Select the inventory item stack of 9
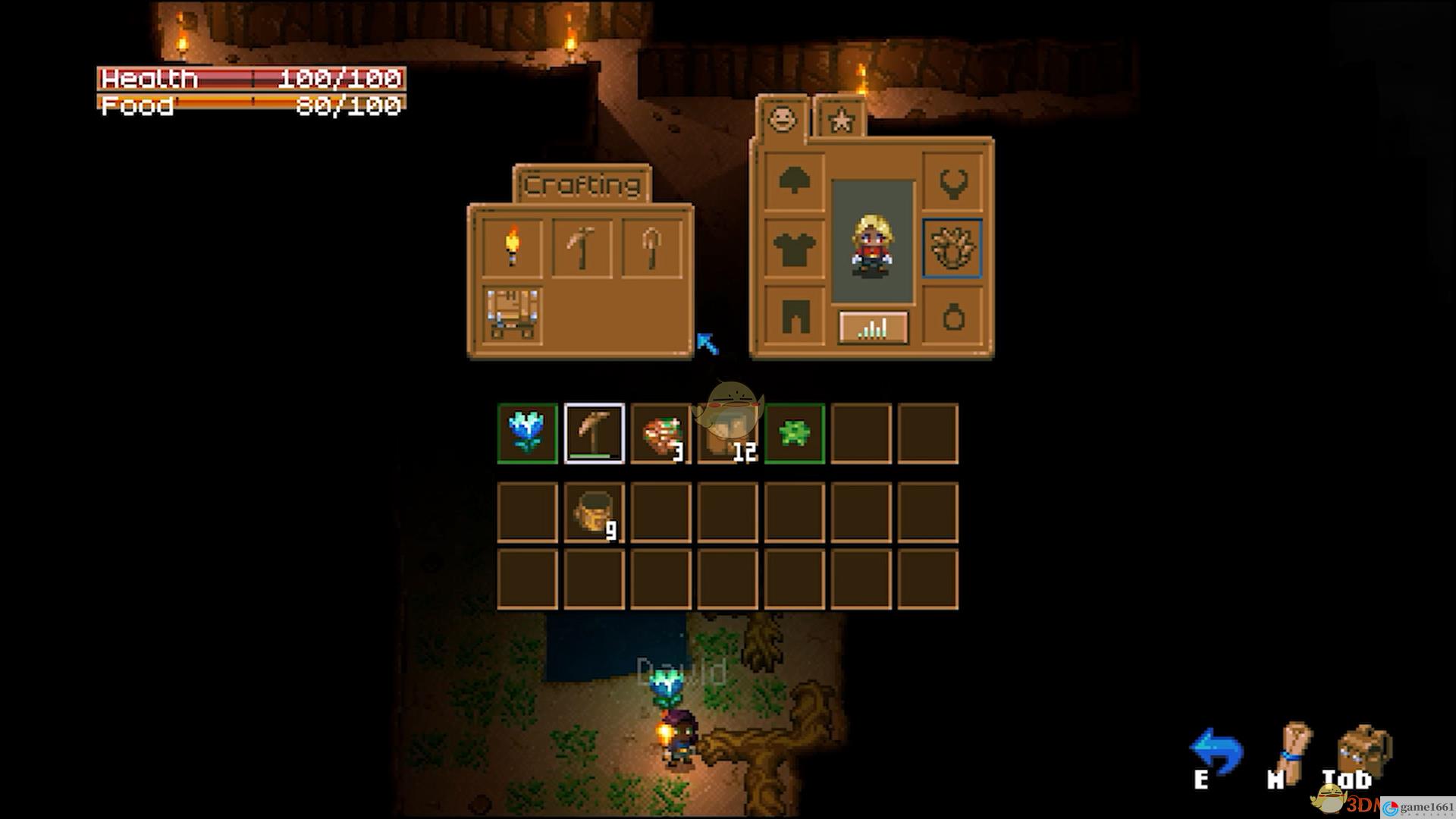 pyautogui.click(x=594, y=513)
